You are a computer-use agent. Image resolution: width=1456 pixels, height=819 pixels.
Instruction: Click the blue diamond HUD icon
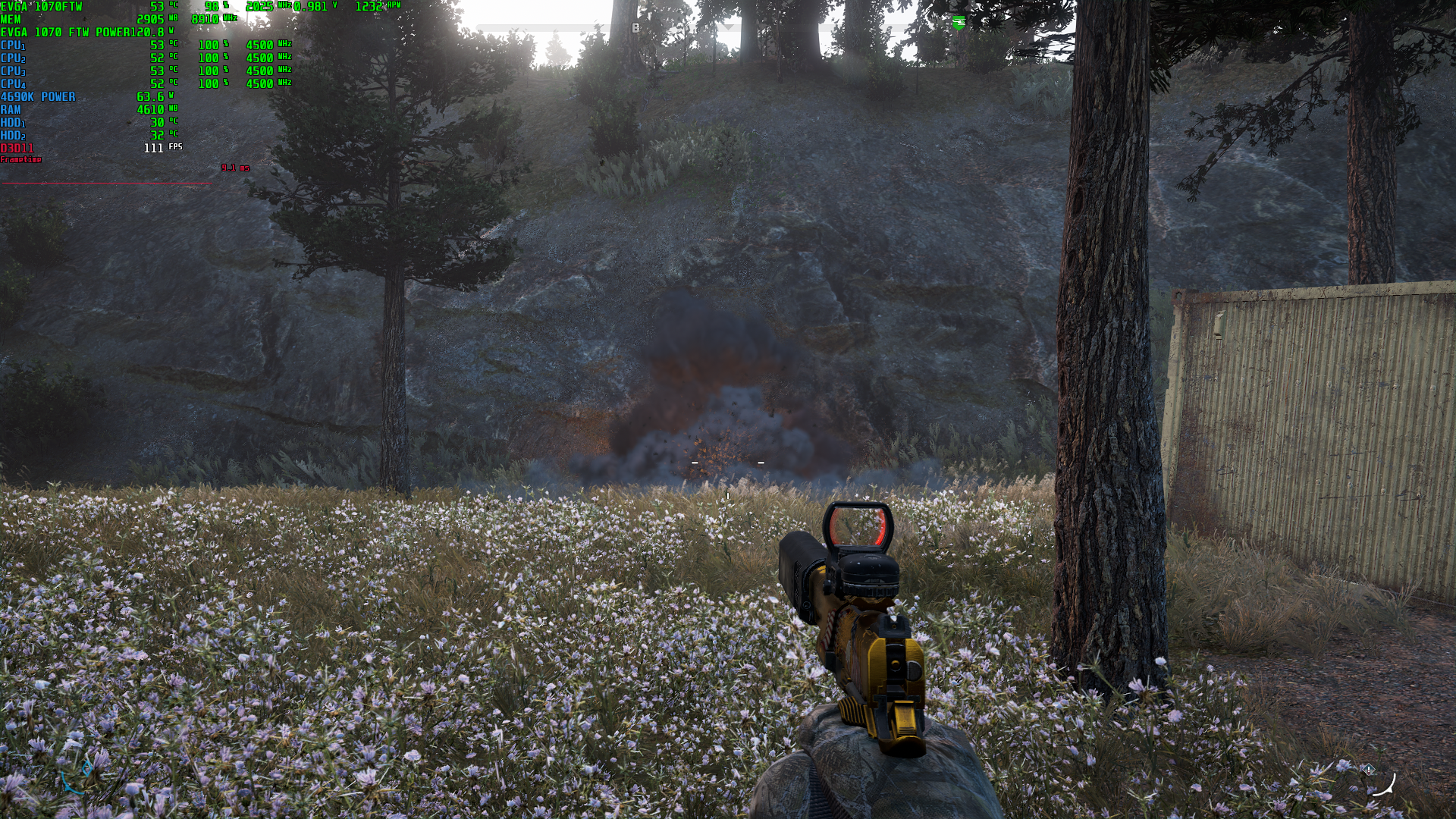(86, 767)
